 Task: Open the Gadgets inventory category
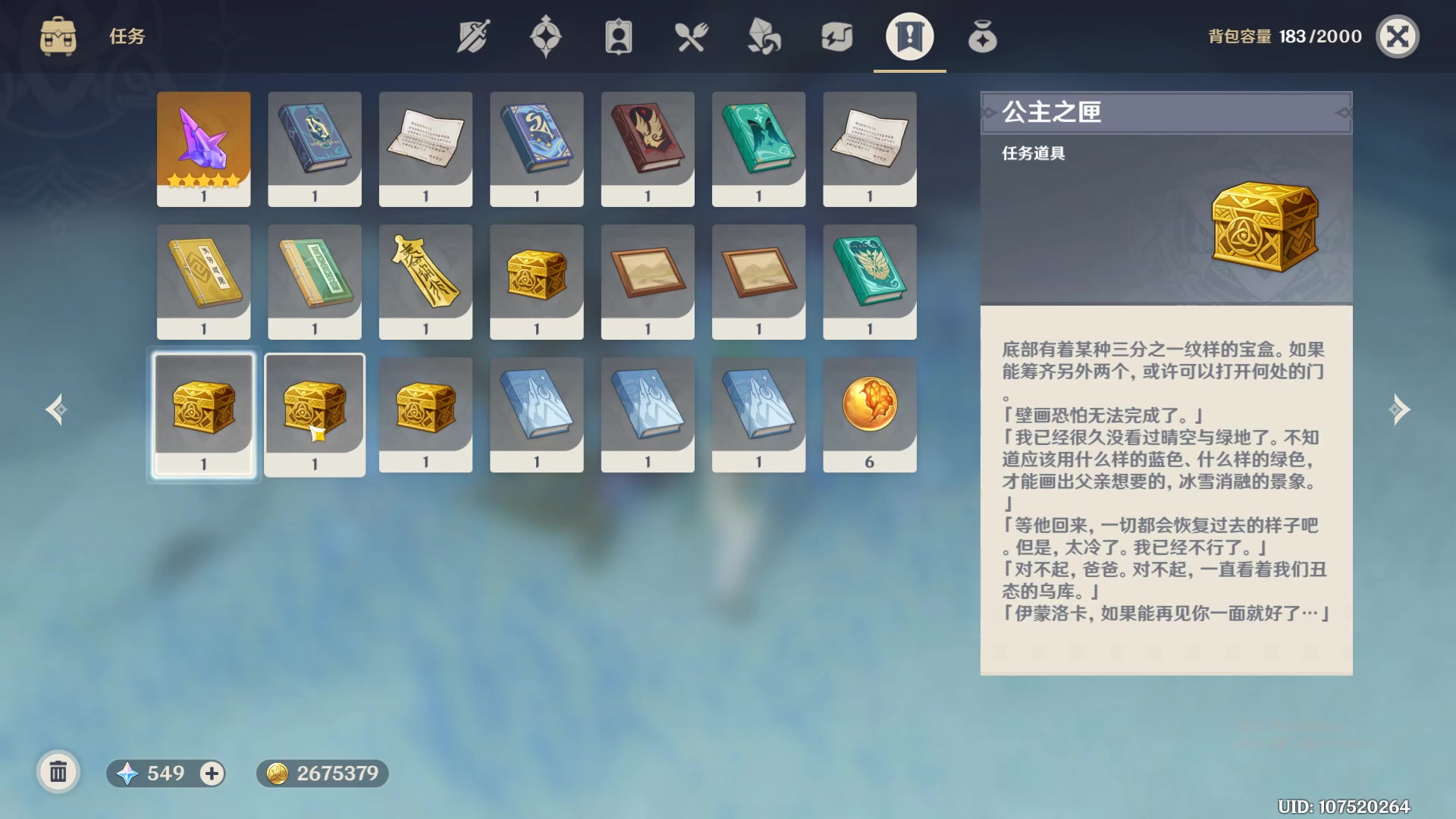836,36
